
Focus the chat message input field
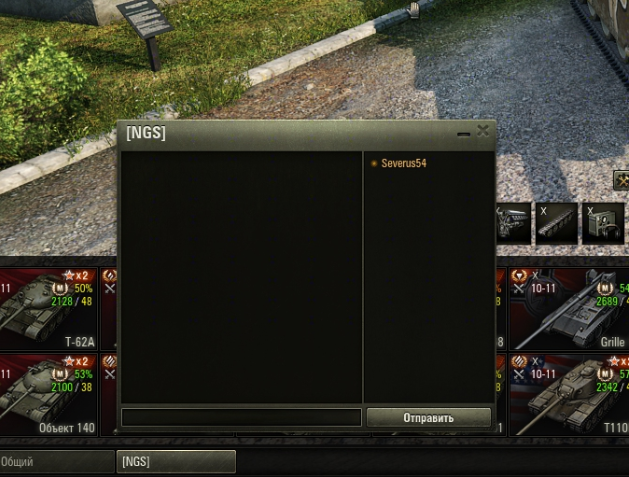tap(240, 418)
